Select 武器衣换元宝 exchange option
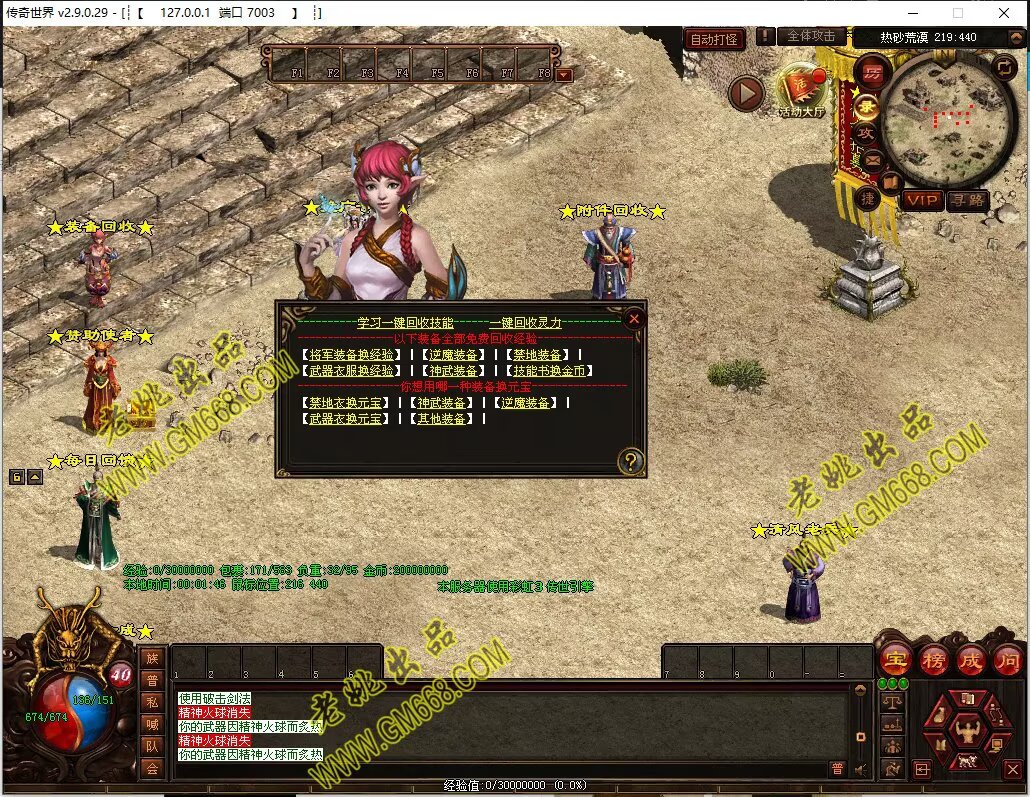The image size is (1030, 797). click(x=345, y=419)
